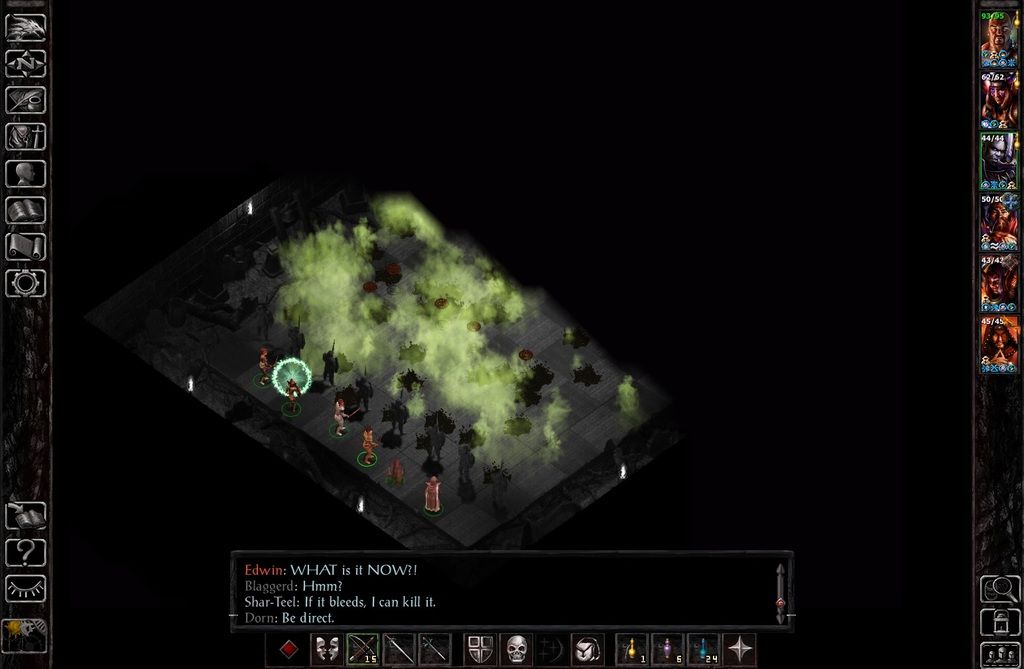
Task: Open the area map with the compass button
Action: (25, 64)
